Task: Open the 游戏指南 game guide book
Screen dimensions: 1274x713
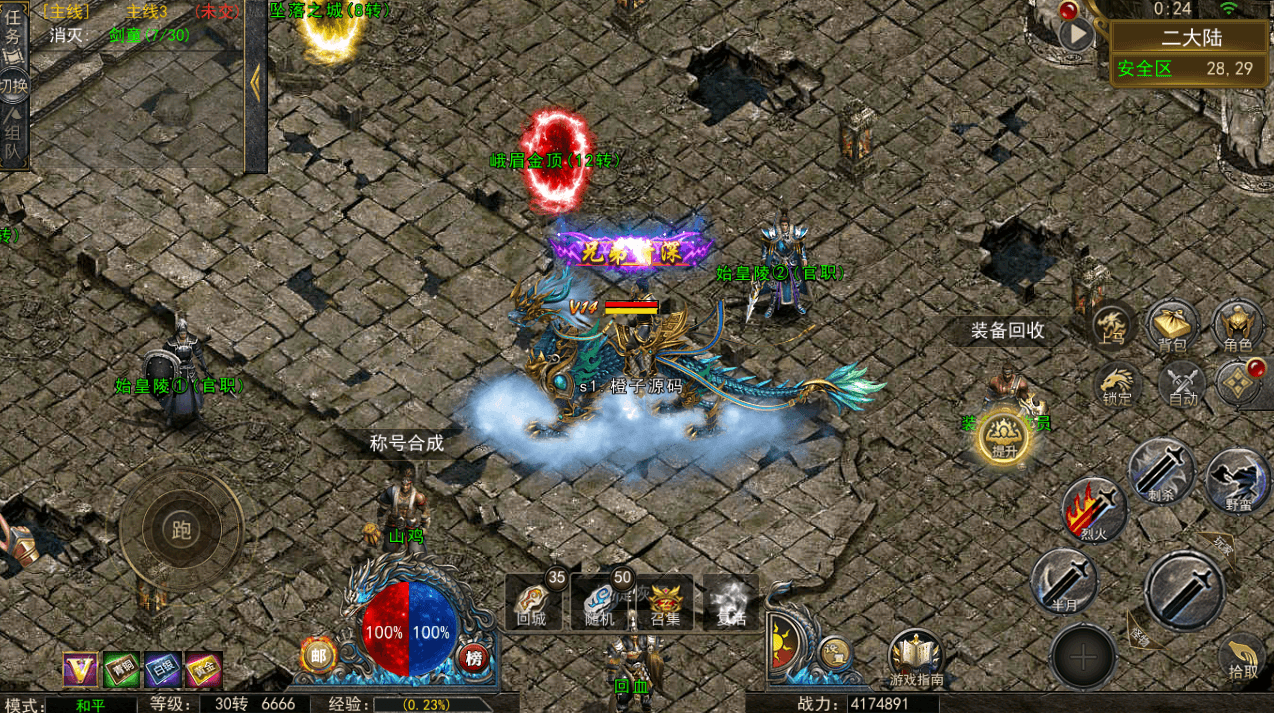Action: (x=915, y=657)
